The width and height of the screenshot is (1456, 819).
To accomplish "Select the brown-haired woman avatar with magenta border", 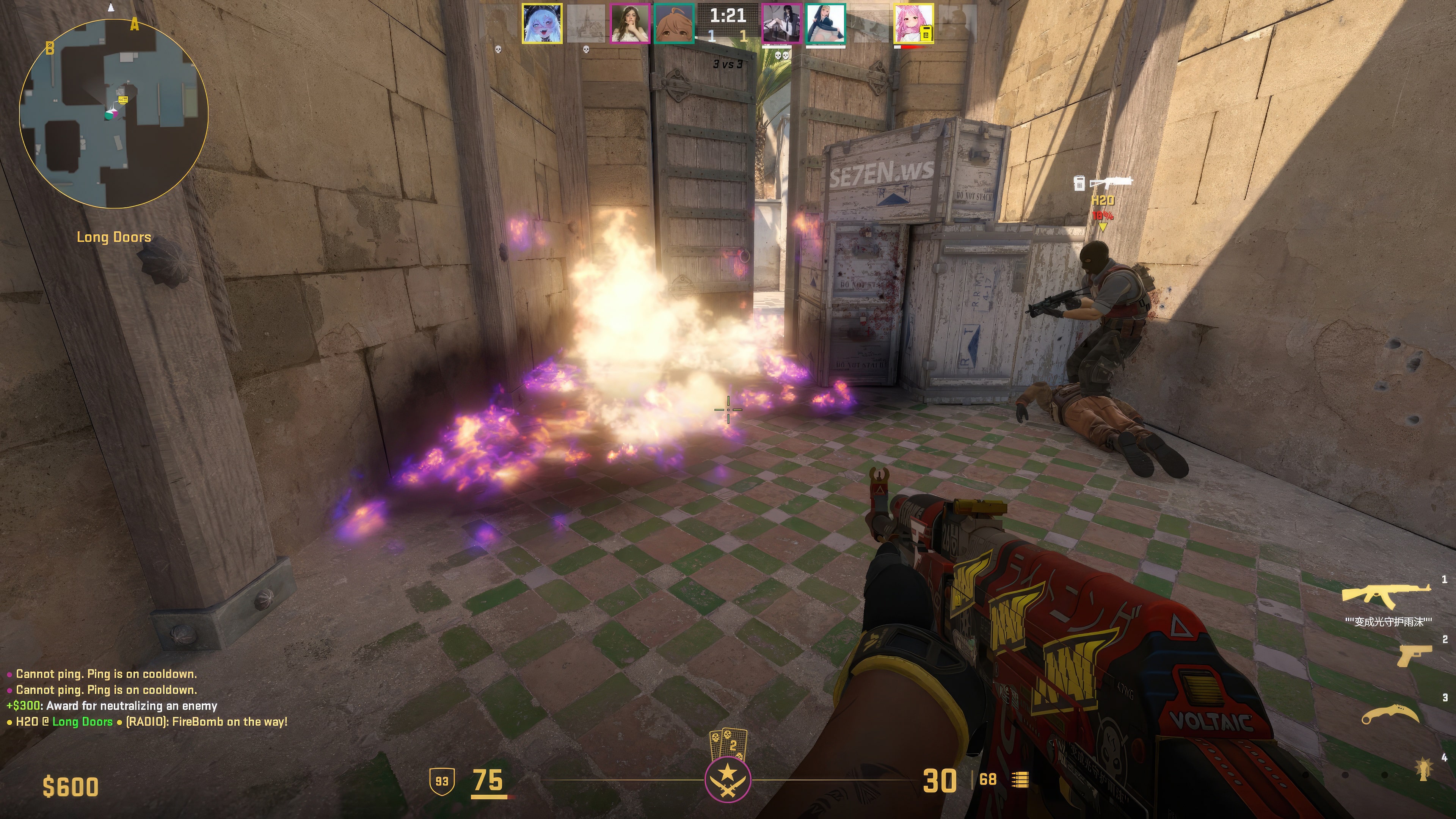I will point(630,23).
